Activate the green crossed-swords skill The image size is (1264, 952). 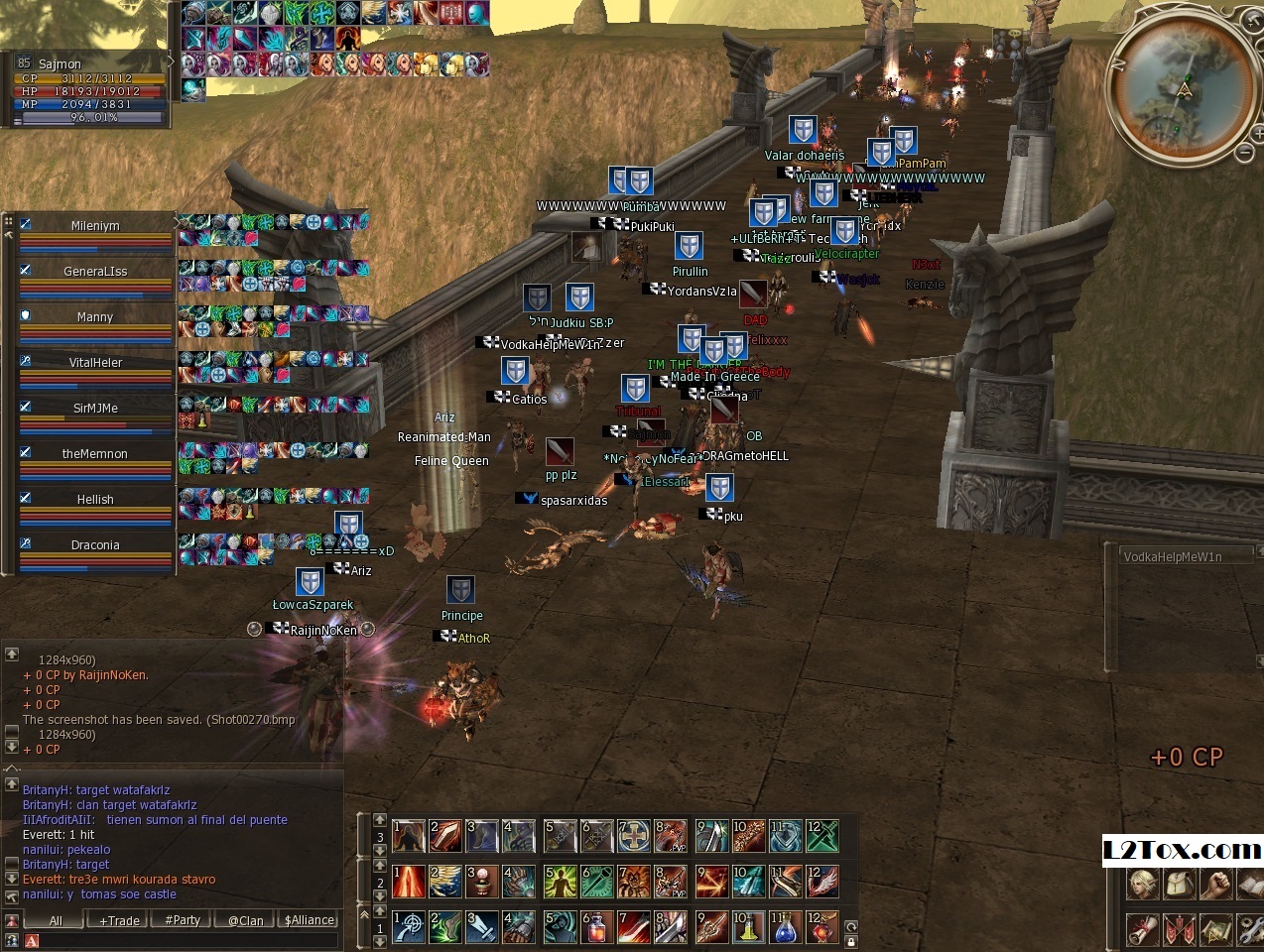pyautogui.click(x=822, y=836)
